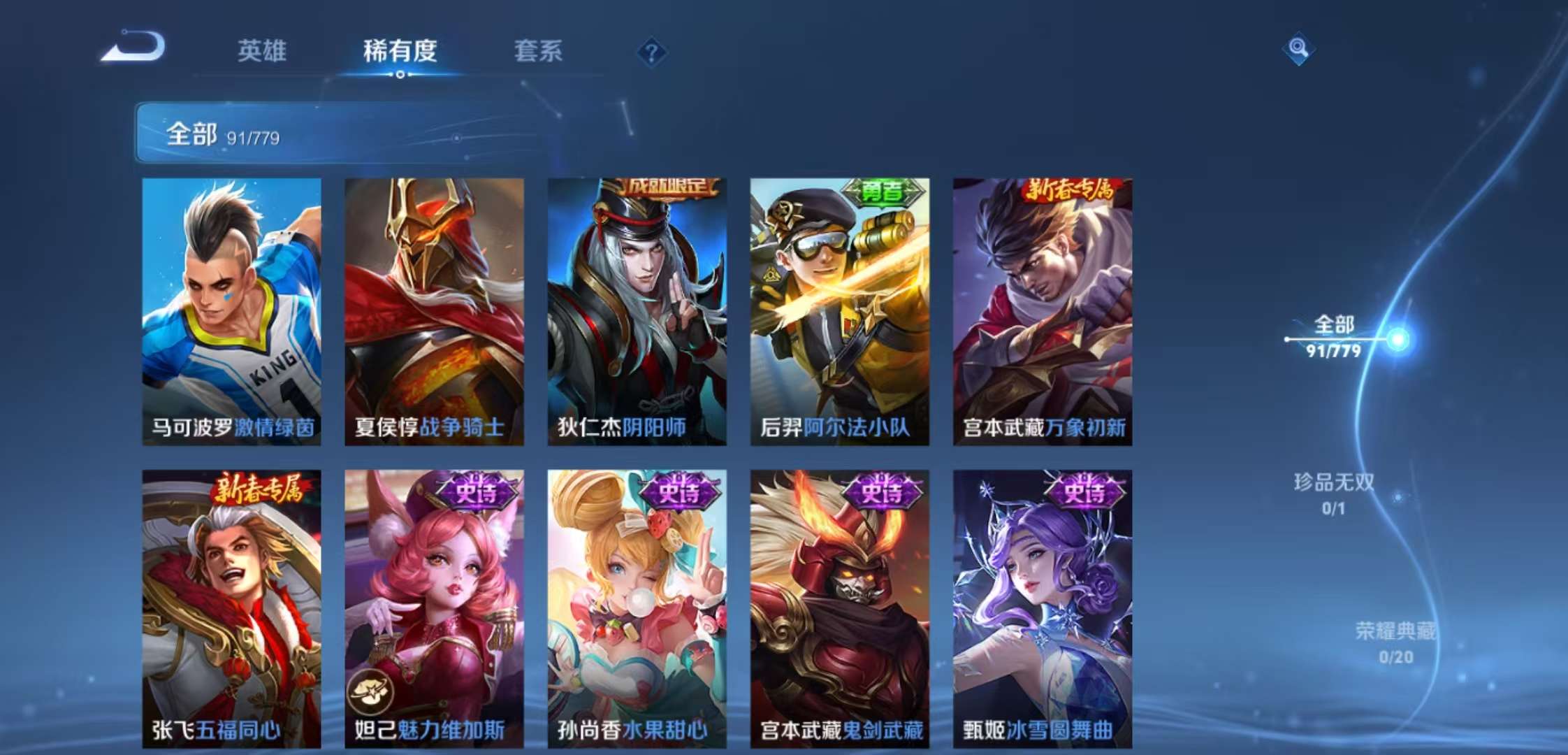1568x755 pixels.
Task: Switch to the 套系 tab
Action: [x=539, y=50]
